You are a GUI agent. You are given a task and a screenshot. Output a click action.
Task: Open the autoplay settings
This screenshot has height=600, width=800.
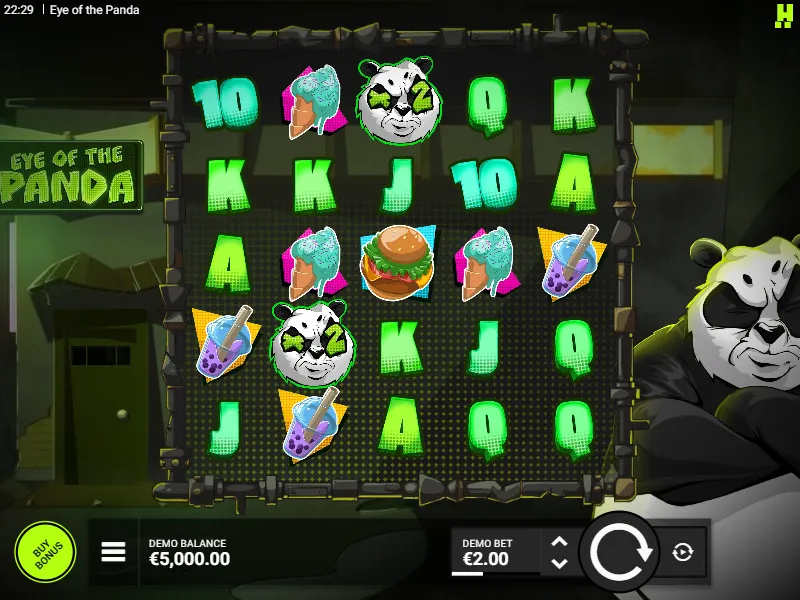pyautogui.click(x=683, y=552)
